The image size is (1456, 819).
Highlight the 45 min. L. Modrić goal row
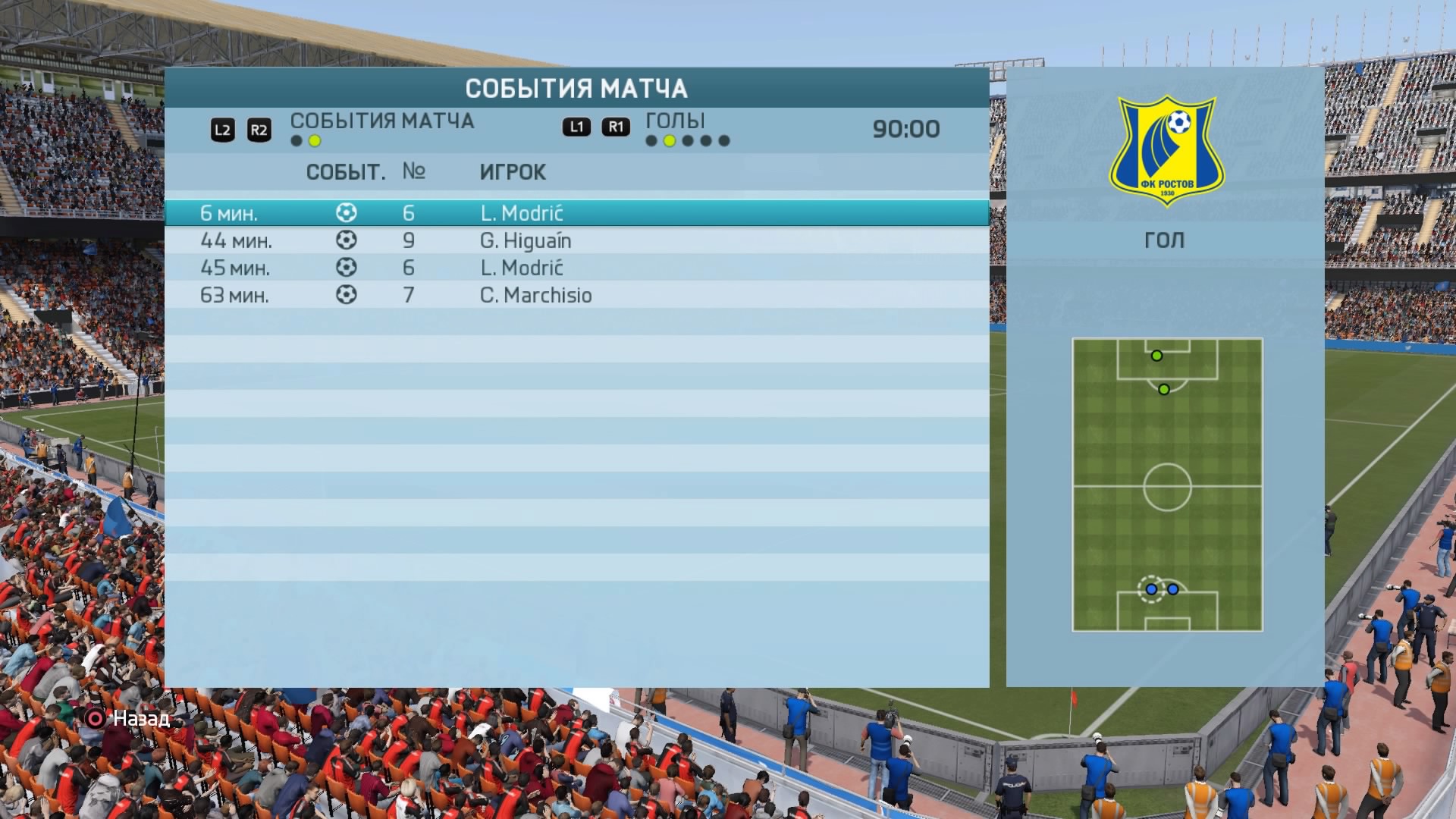576,268
